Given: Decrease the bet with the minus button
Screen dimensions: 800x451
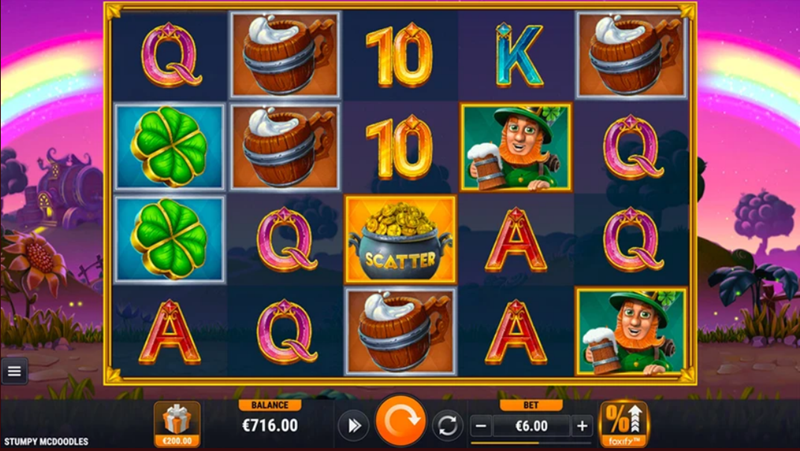Looking at the screenshot, I should point(480,425).
